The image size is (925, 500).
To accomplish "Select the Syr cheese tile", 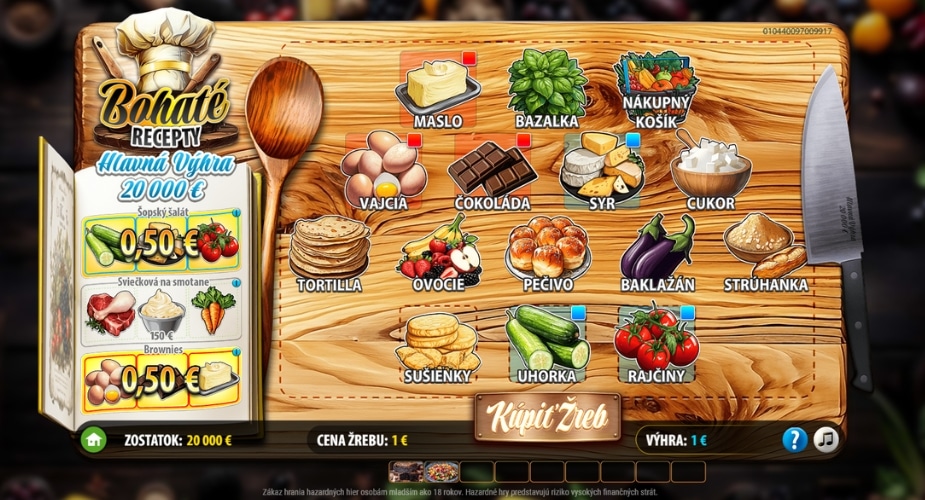I will [601, 170].
